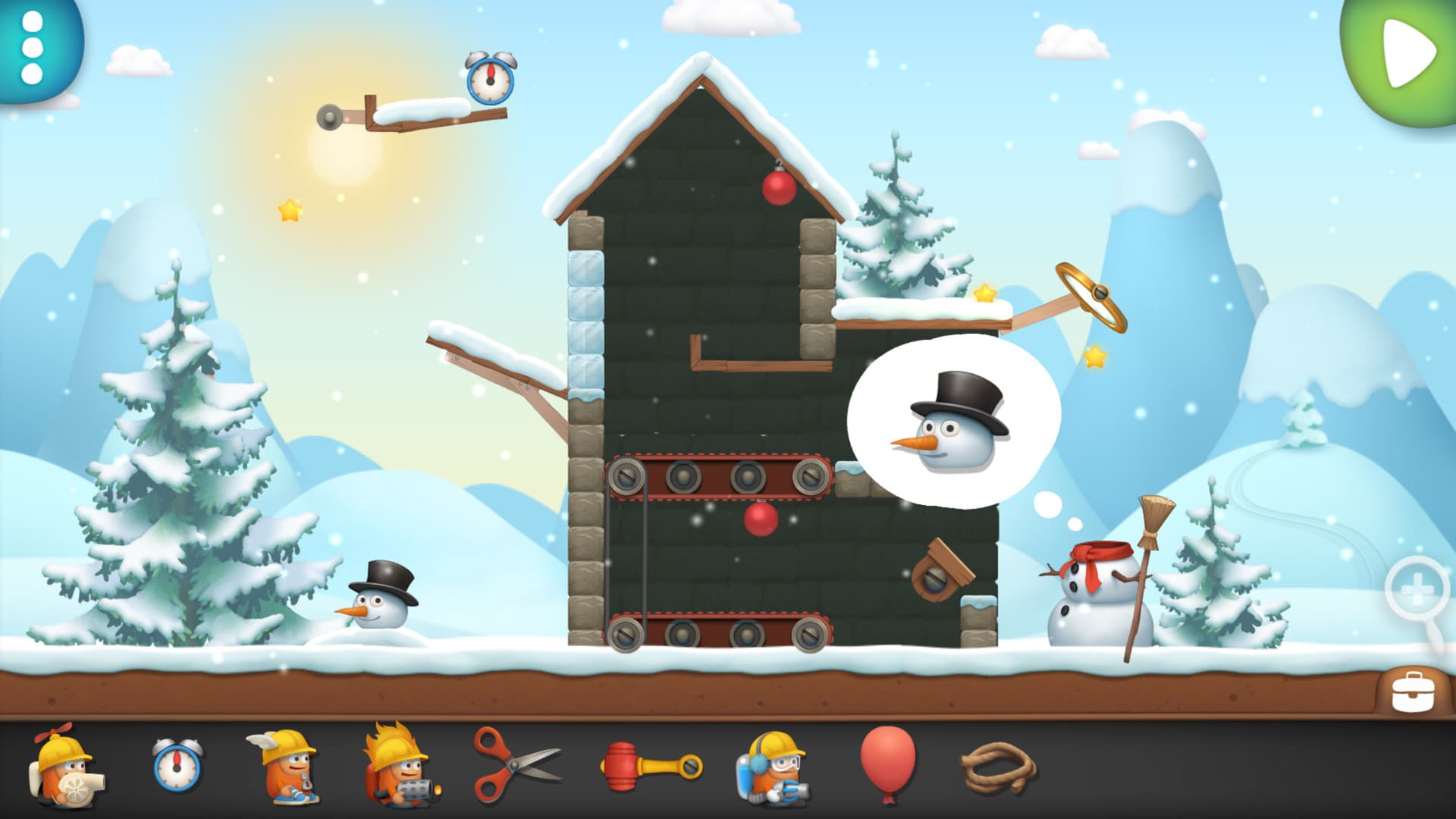Image resolution: width=1456 pixels, height=819 pixels.
Task: Toggle the toolbox briefcase button
Action: point(1413,691)
